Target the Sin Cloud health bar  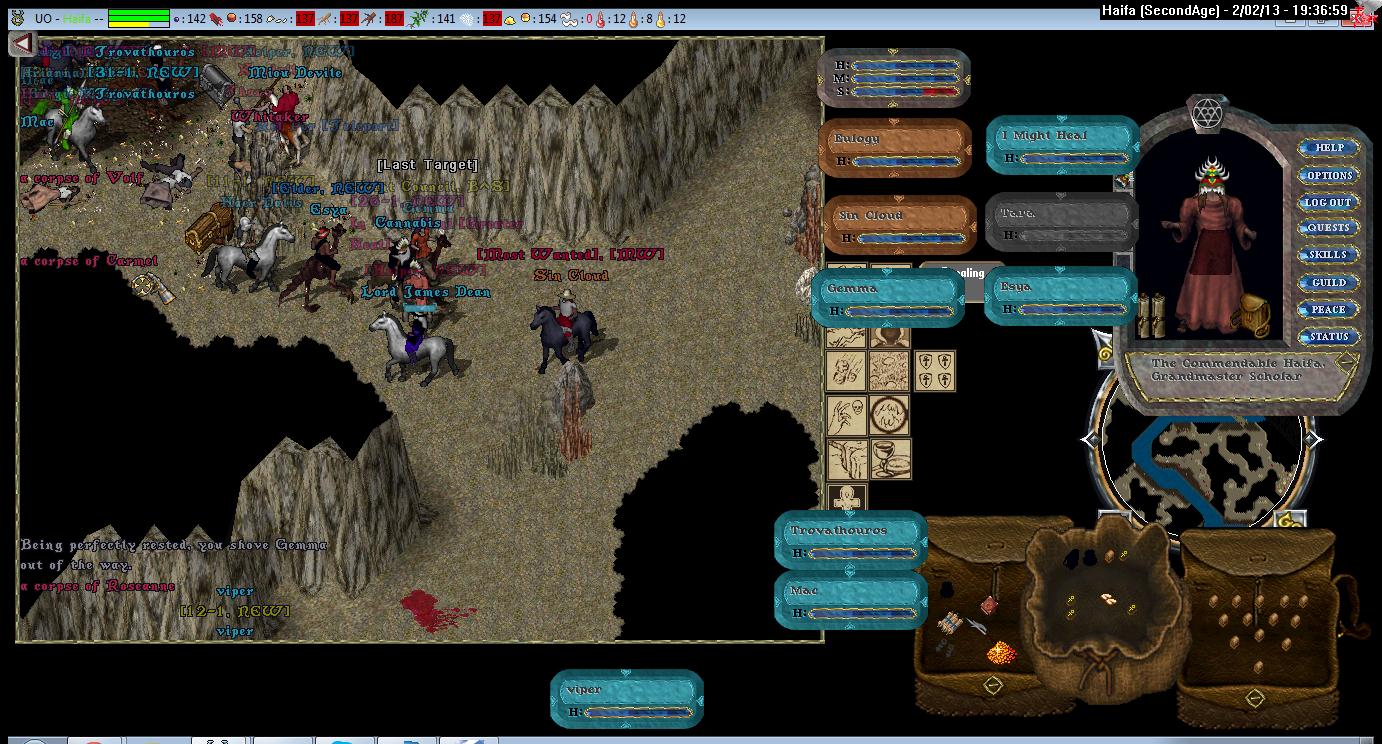click(898, 225)
